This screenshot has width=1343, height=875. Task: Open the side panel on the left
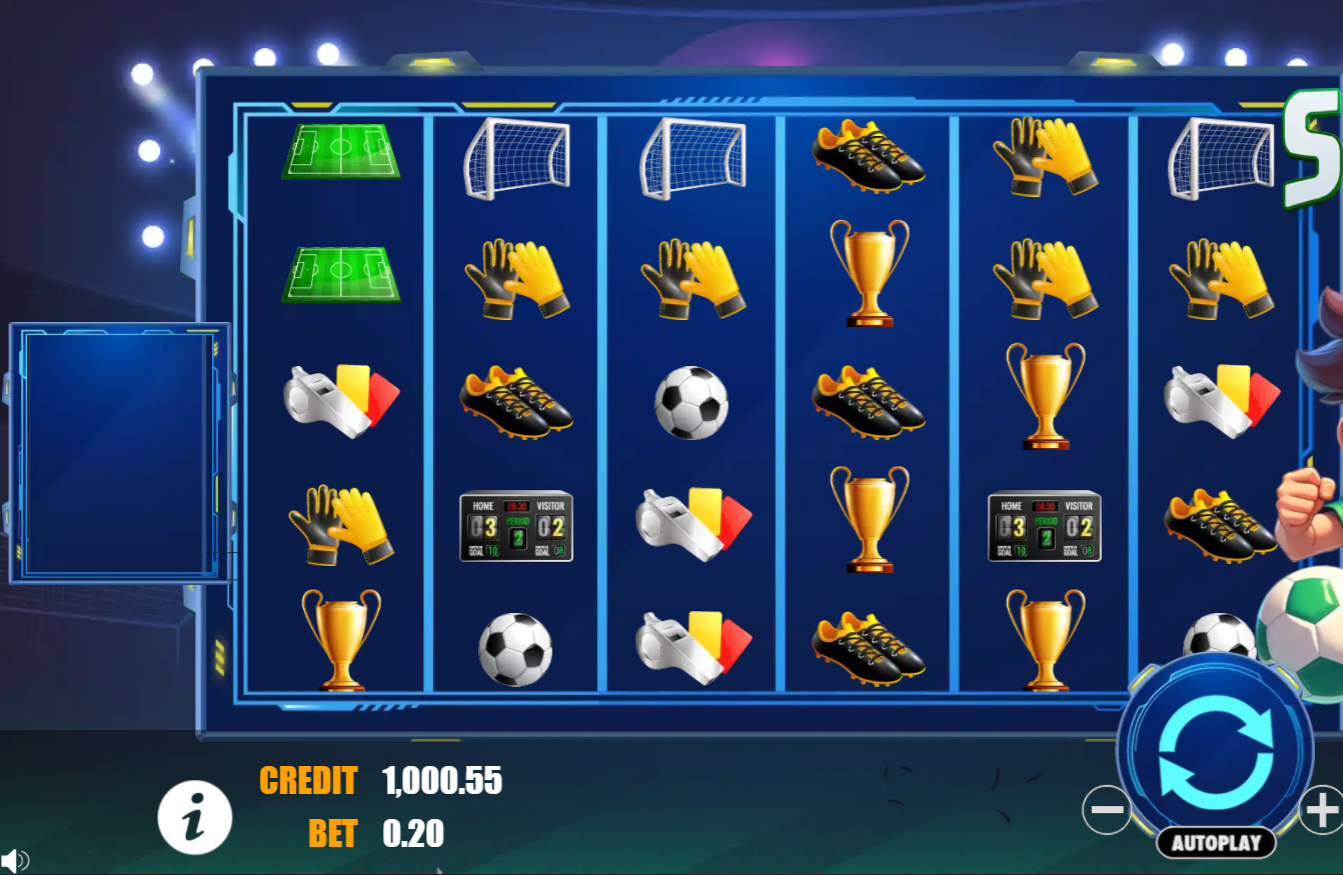pyautogui.click(x=119, y=450)
